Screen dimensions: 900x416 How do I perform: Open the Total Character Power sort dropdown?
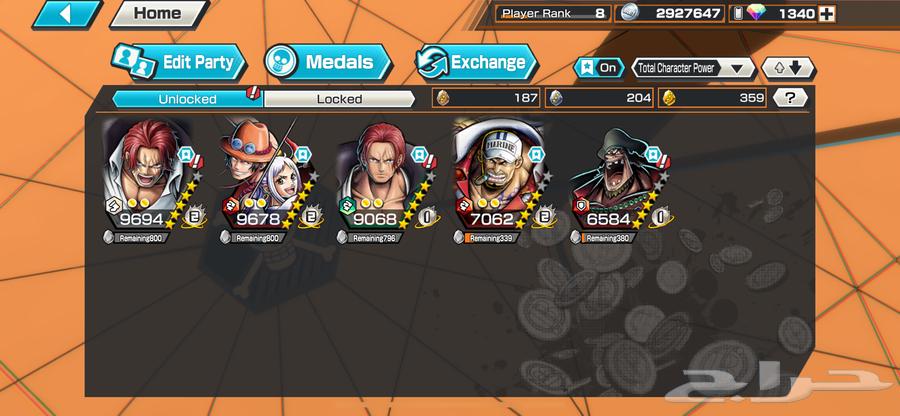point(694,68)
